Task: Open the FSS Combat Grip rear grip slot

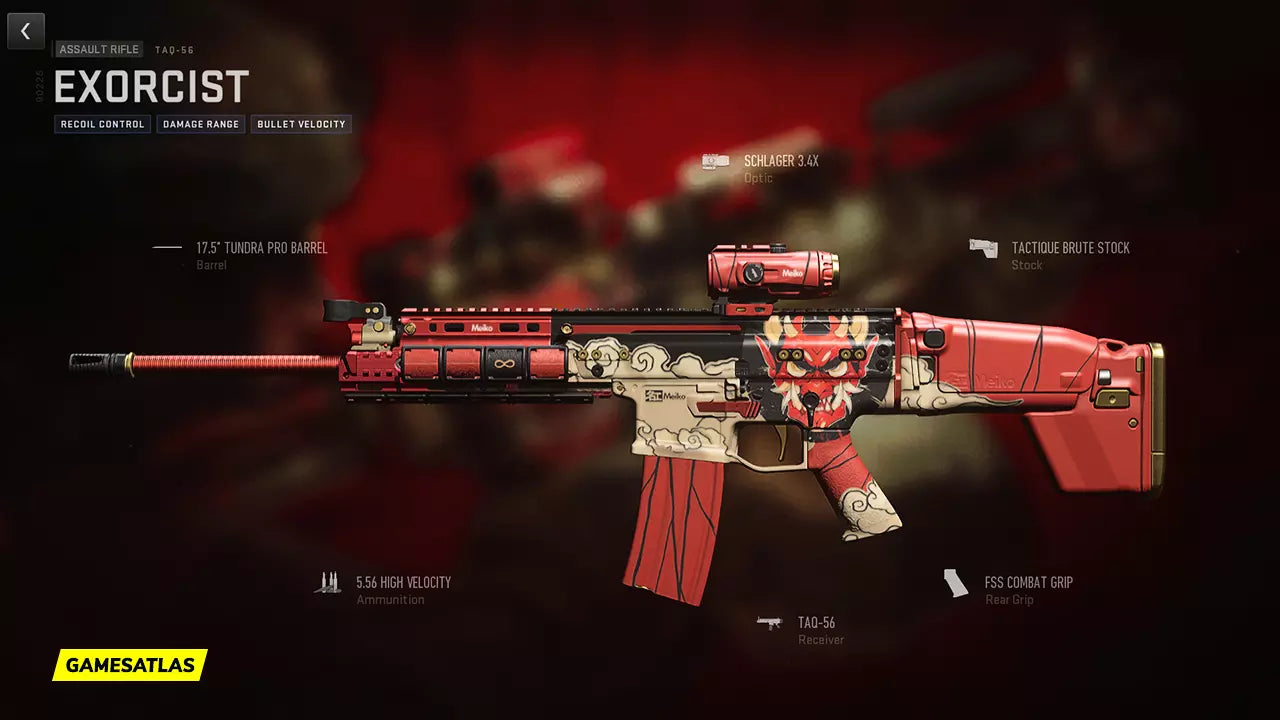Action: 1028,582
